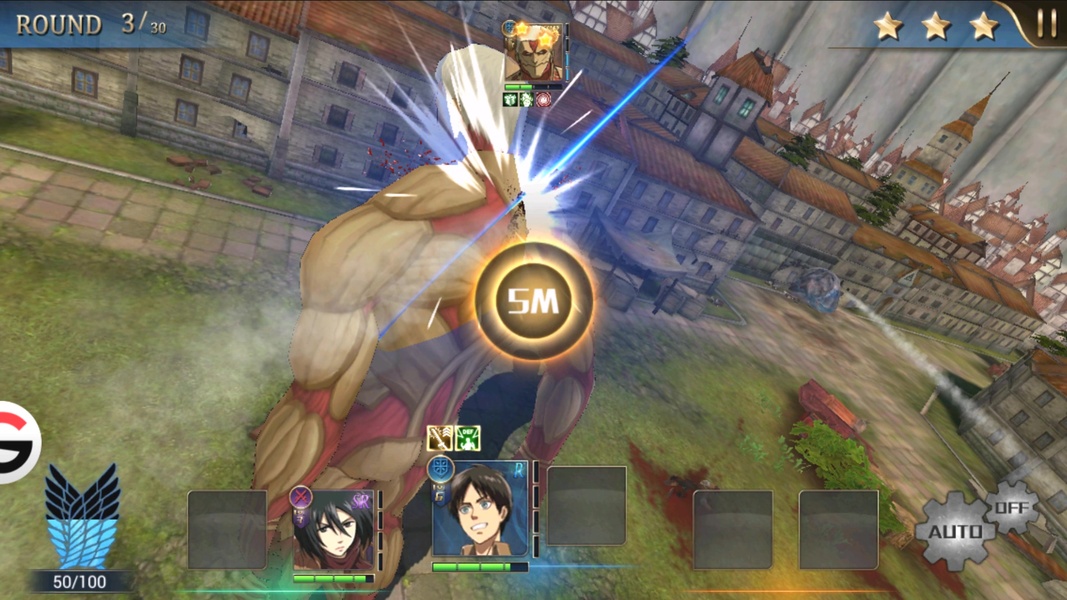The height and width of the screenshot is (600, 1067).
Task: Tap the glowing SM skill orb
Action: point(533,300)
